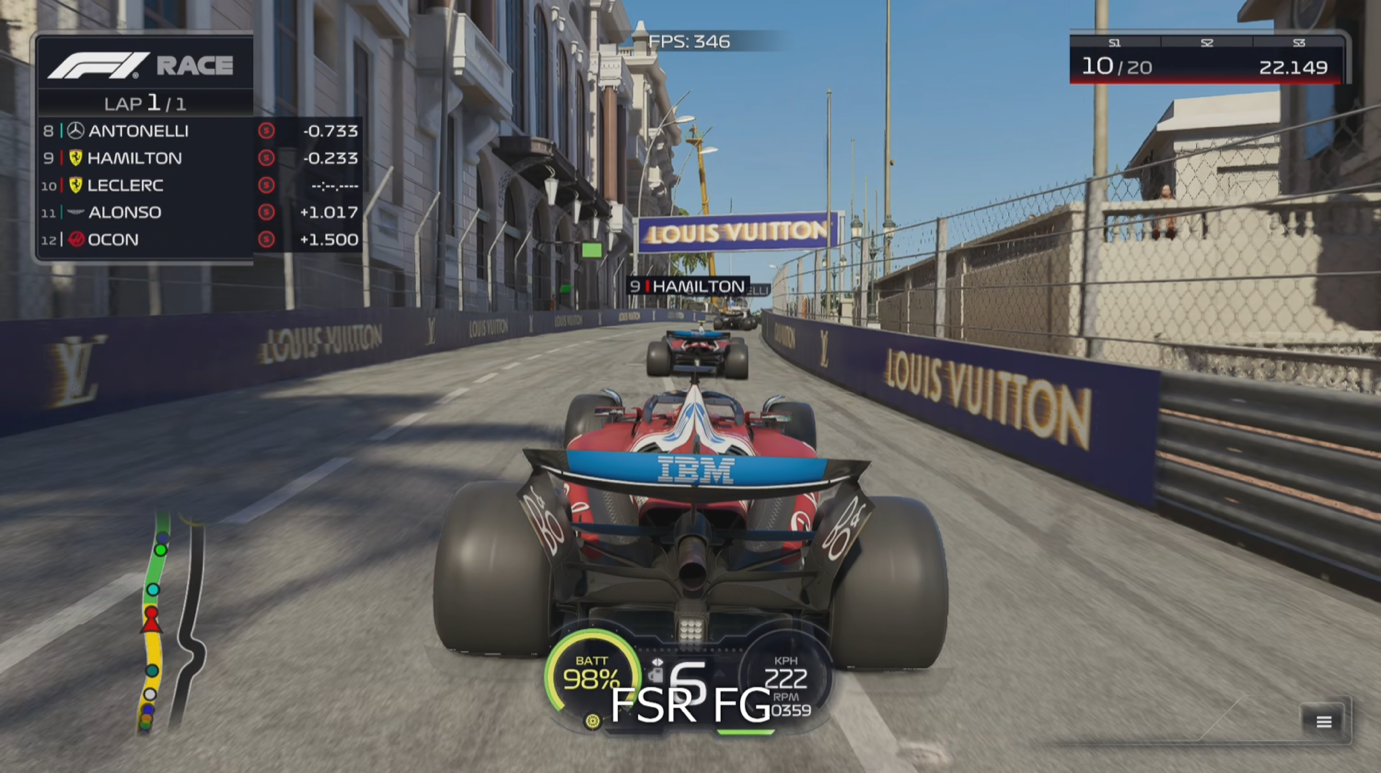This screenshot has height=773, width=1381.
Task: Choose Leclerc's row in the standings
Action: 199,185
